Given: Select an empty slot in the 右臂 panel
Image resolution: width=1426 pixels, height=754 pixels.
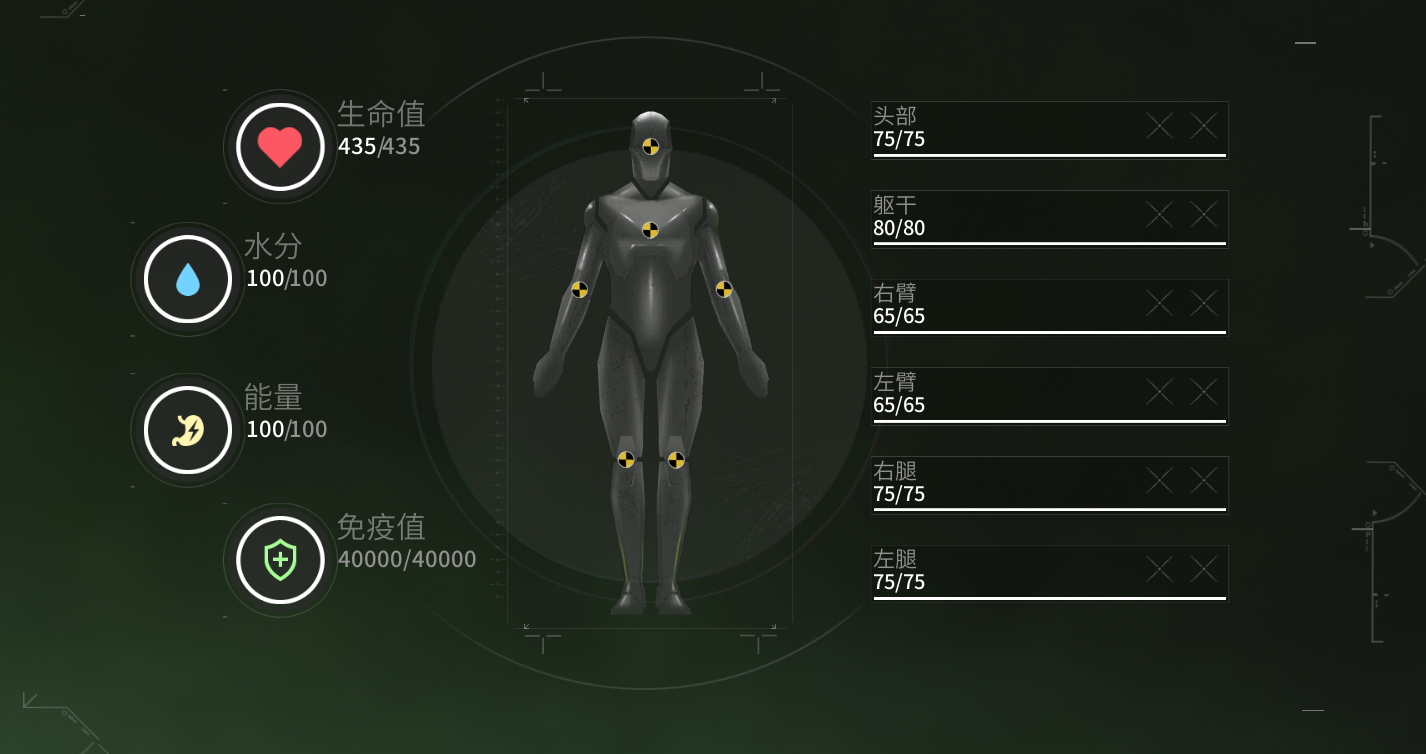Looking at the screenshot, I should point(1157,302).
